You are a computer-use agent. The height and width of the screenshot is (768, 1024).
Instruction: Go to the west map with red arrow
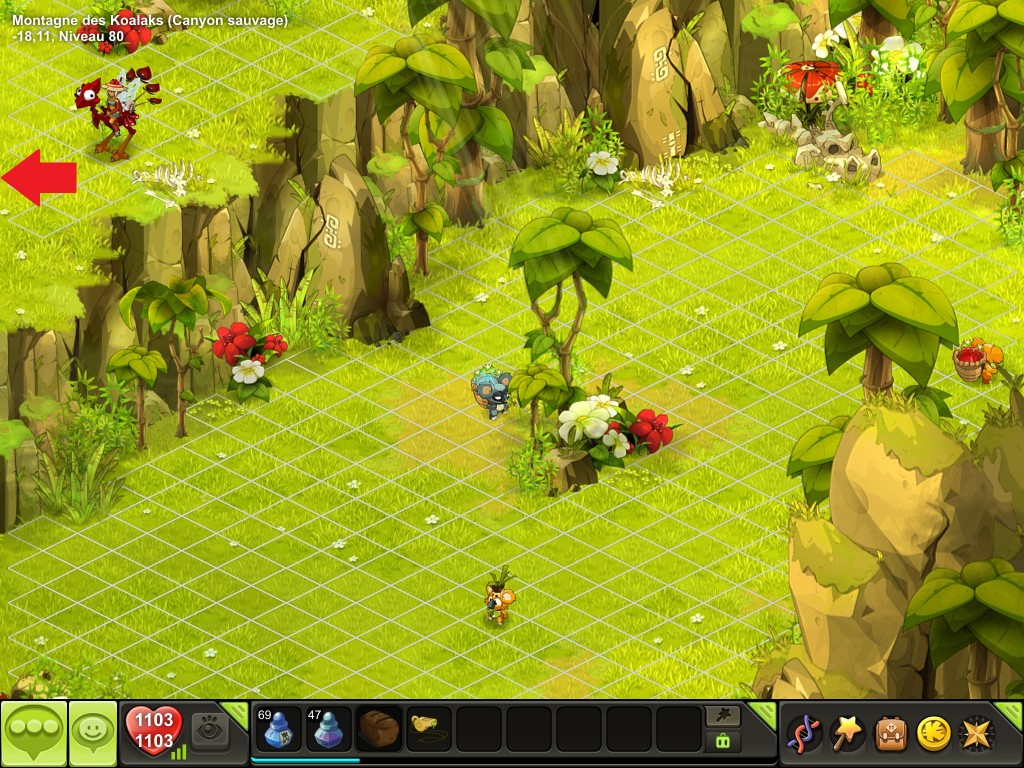(39, 177)
